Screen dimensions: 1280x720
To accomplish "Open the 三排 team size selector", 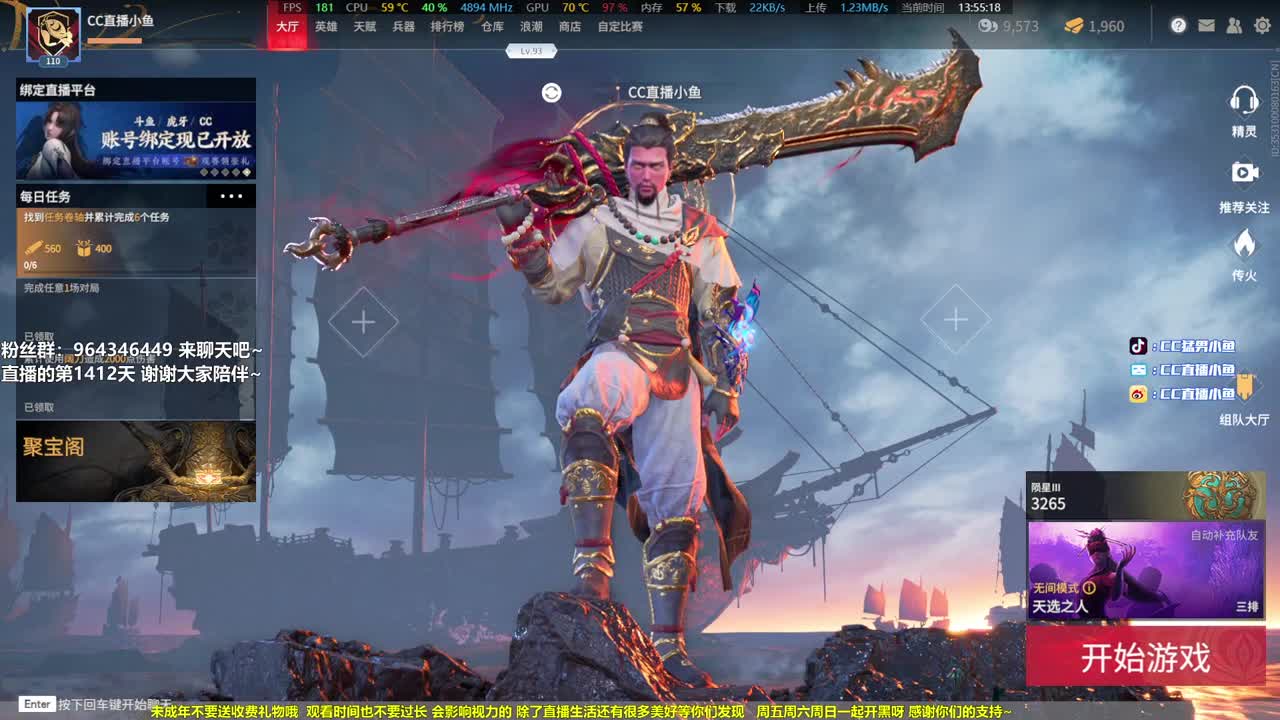I will point(1250,606).
